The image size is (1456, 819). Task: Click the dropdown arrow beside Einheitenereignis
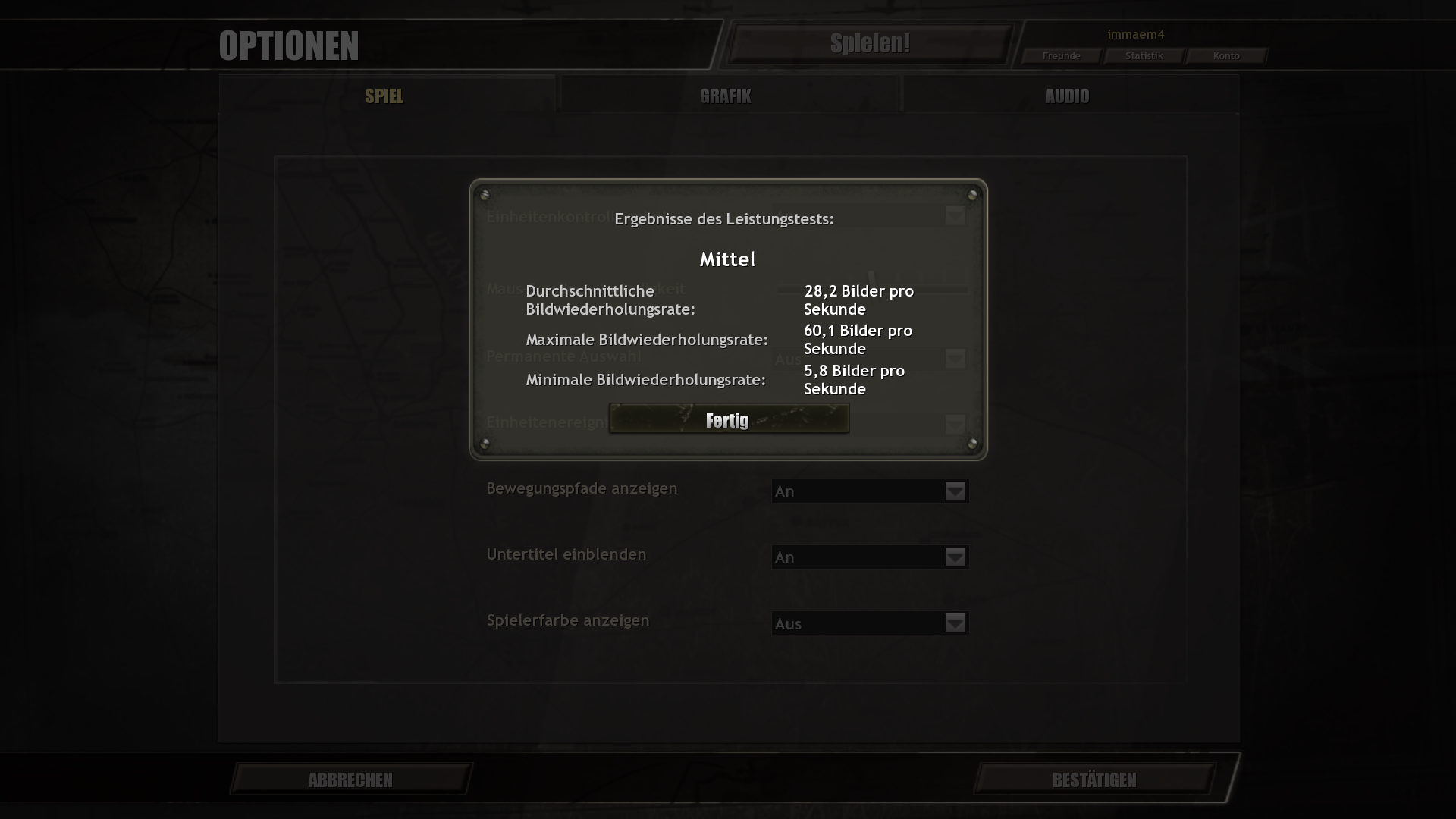pos(955,425)
